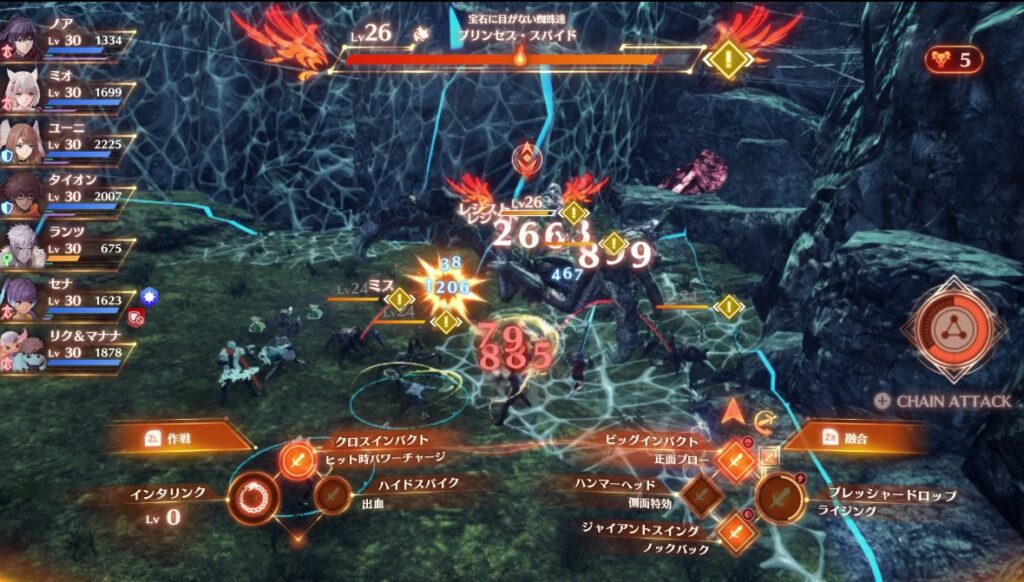Screen dimensions: 1024x582
Task: Use the ジャイアントスイング art icon
Action: [737, 530]
